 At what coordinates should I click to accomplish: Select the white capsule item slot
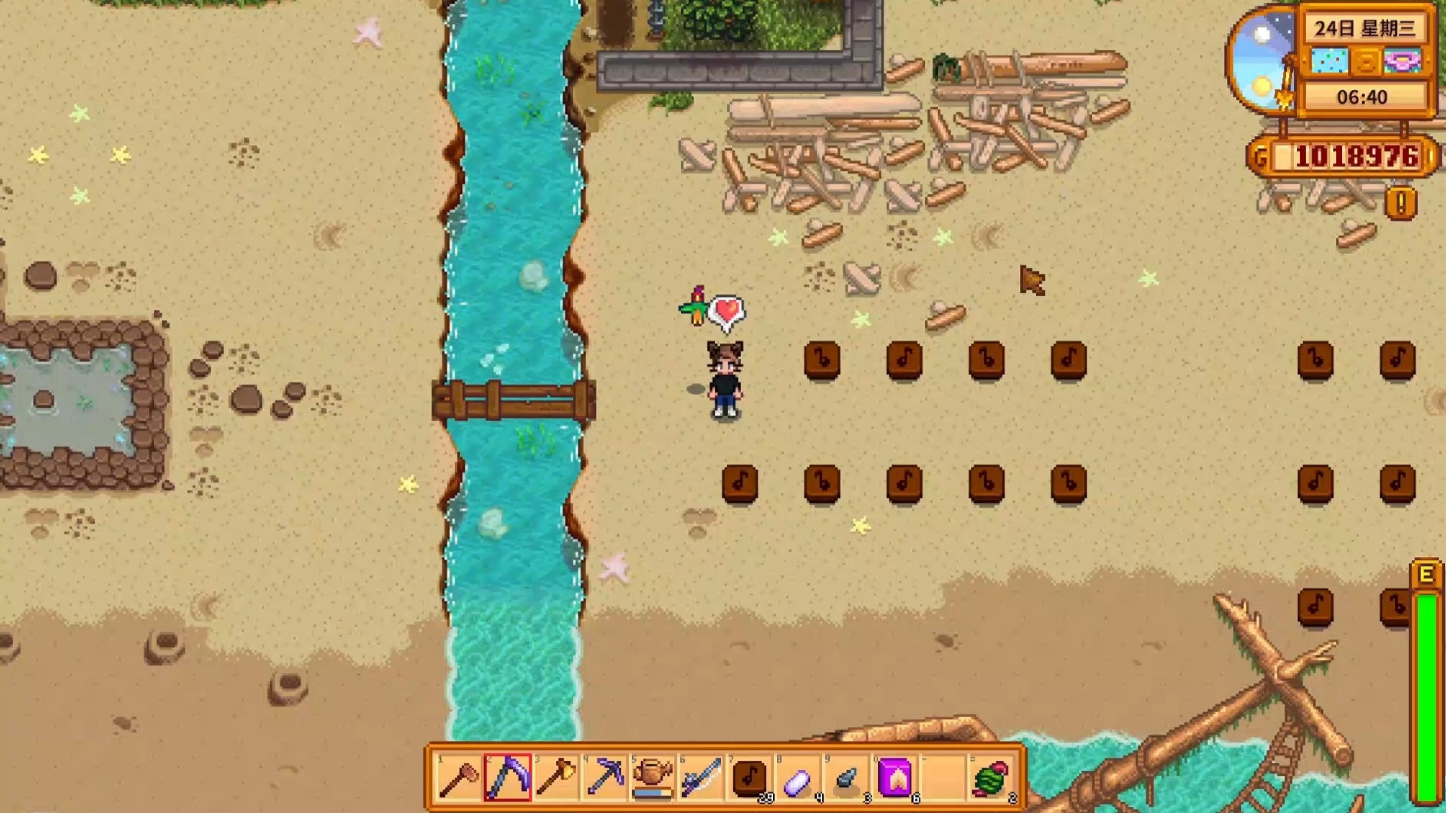[x=798, y=777]
